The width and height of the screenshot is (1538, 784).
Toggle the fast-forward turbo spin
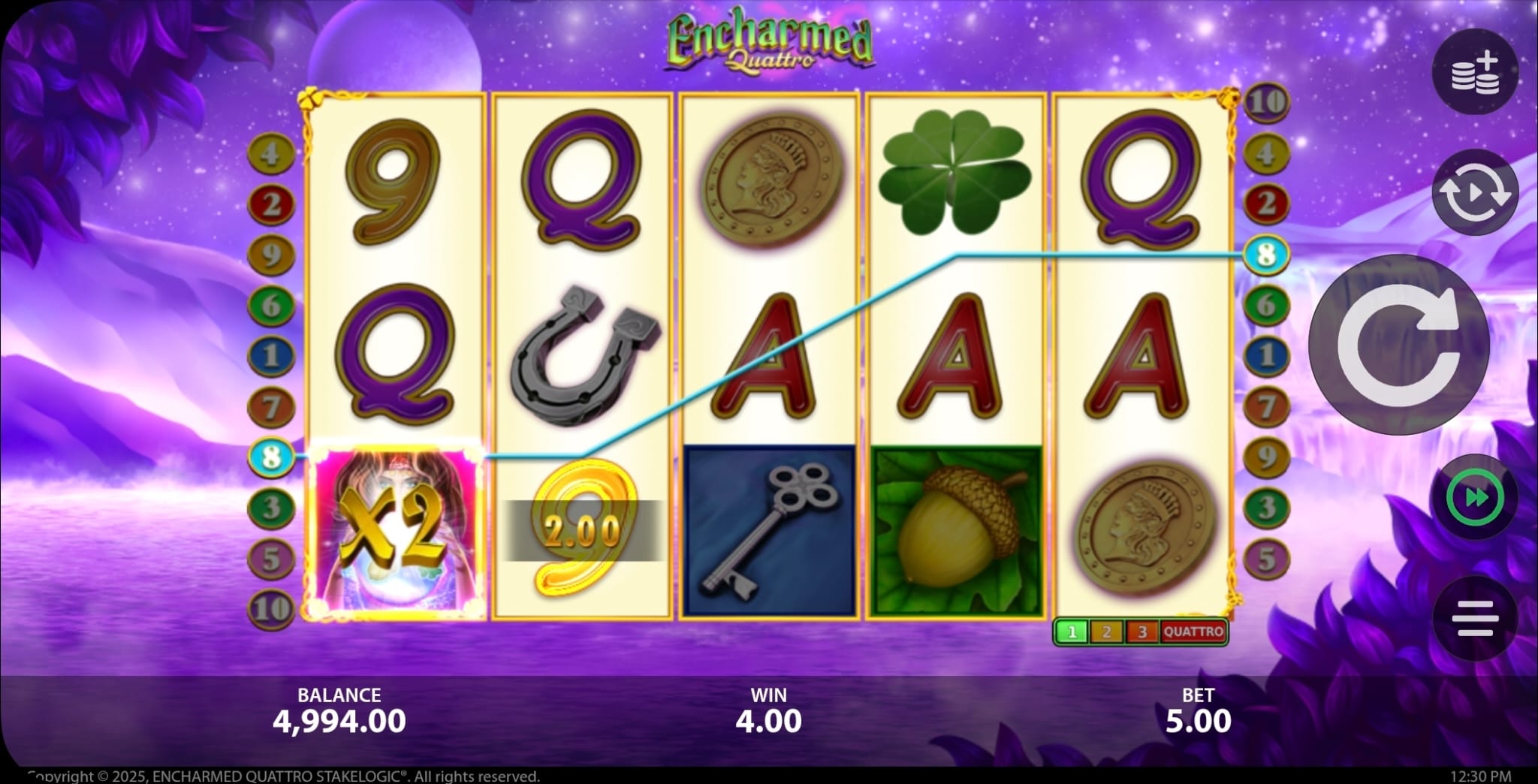[1475, 498]
